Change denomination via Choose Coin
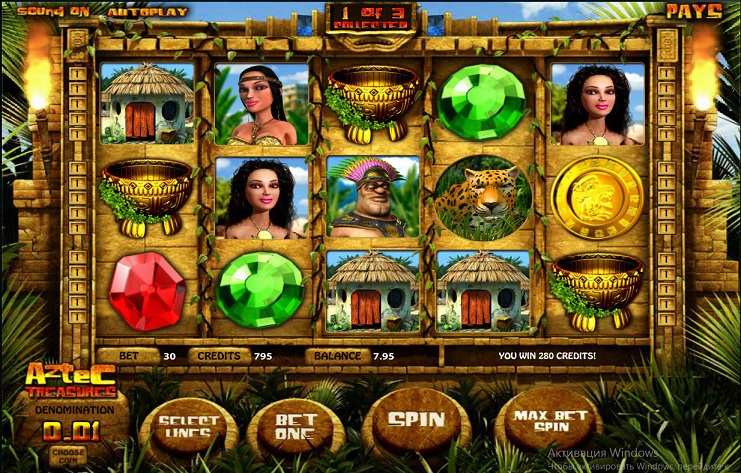741x473 pixels. point(68,454)
